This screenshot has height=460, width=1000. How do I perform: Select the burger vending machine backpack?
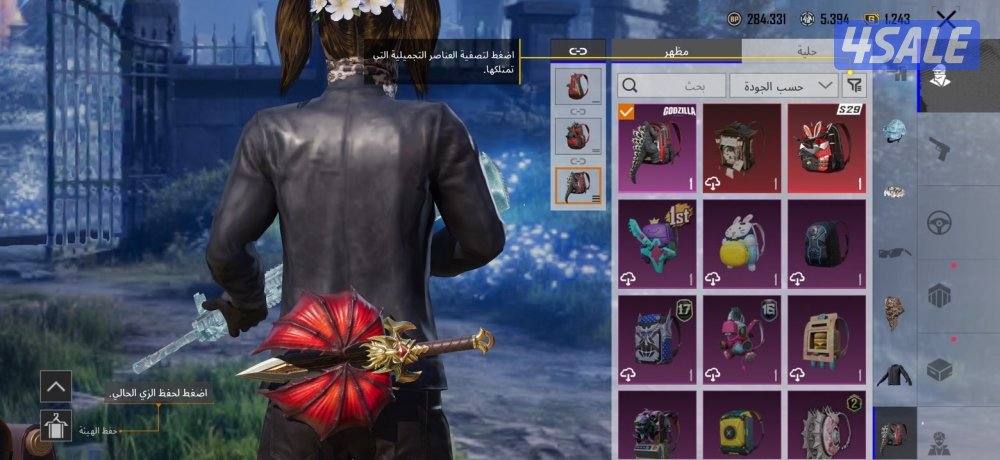(827, 338)
